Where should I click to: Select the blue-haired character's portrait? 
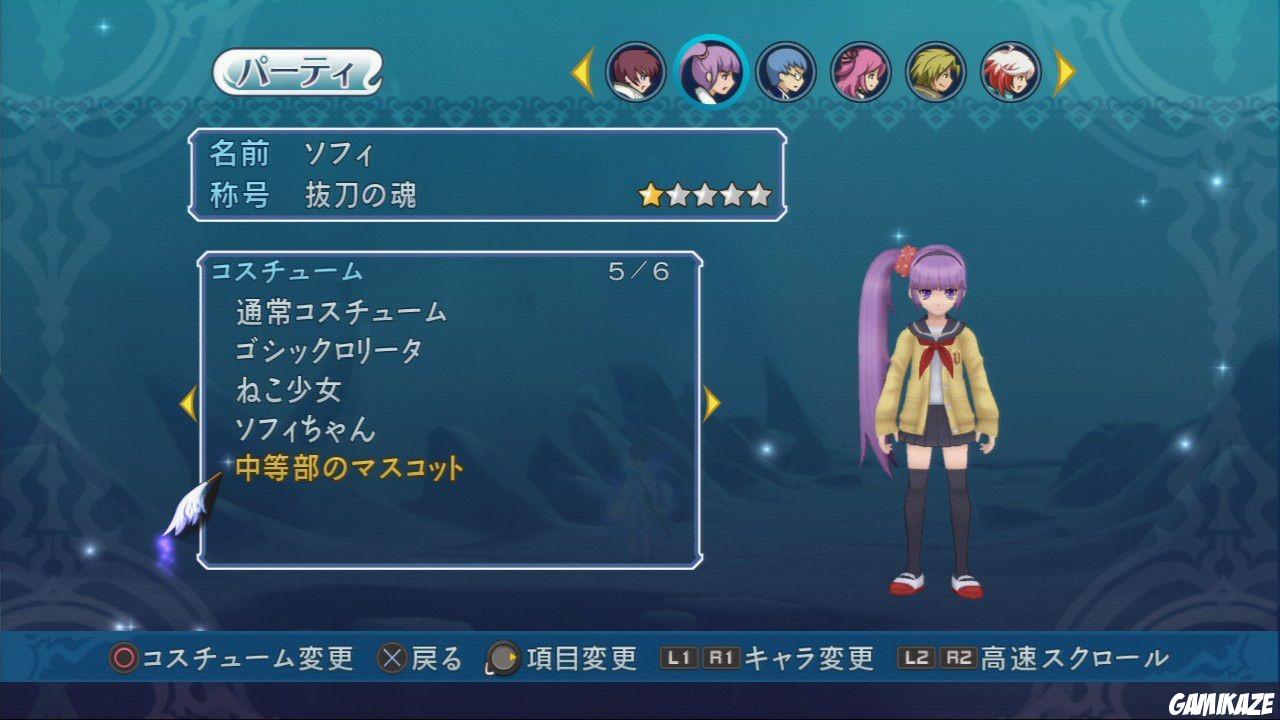coord(786,71)
